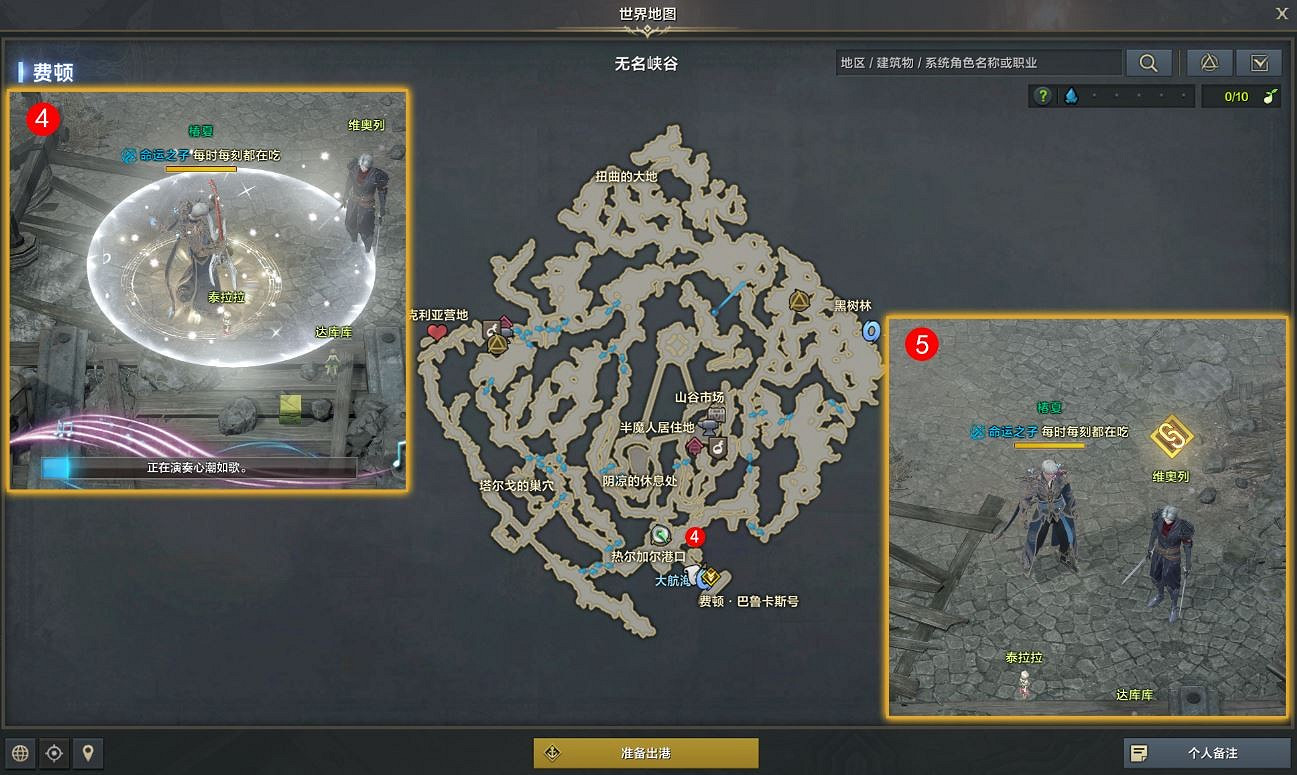The image size is (1297, 775).
Task: Open the red marker 4 at the port
Action: coord(695,538)
